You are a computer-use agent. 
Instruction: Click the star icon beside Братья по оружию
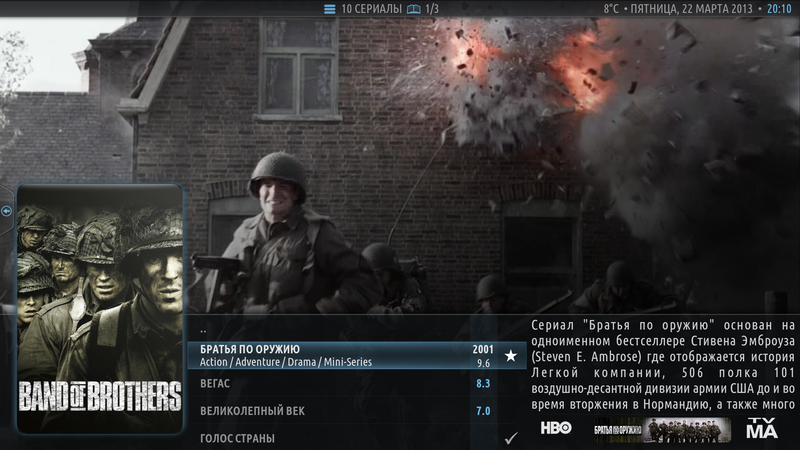[x=511, y=355]
